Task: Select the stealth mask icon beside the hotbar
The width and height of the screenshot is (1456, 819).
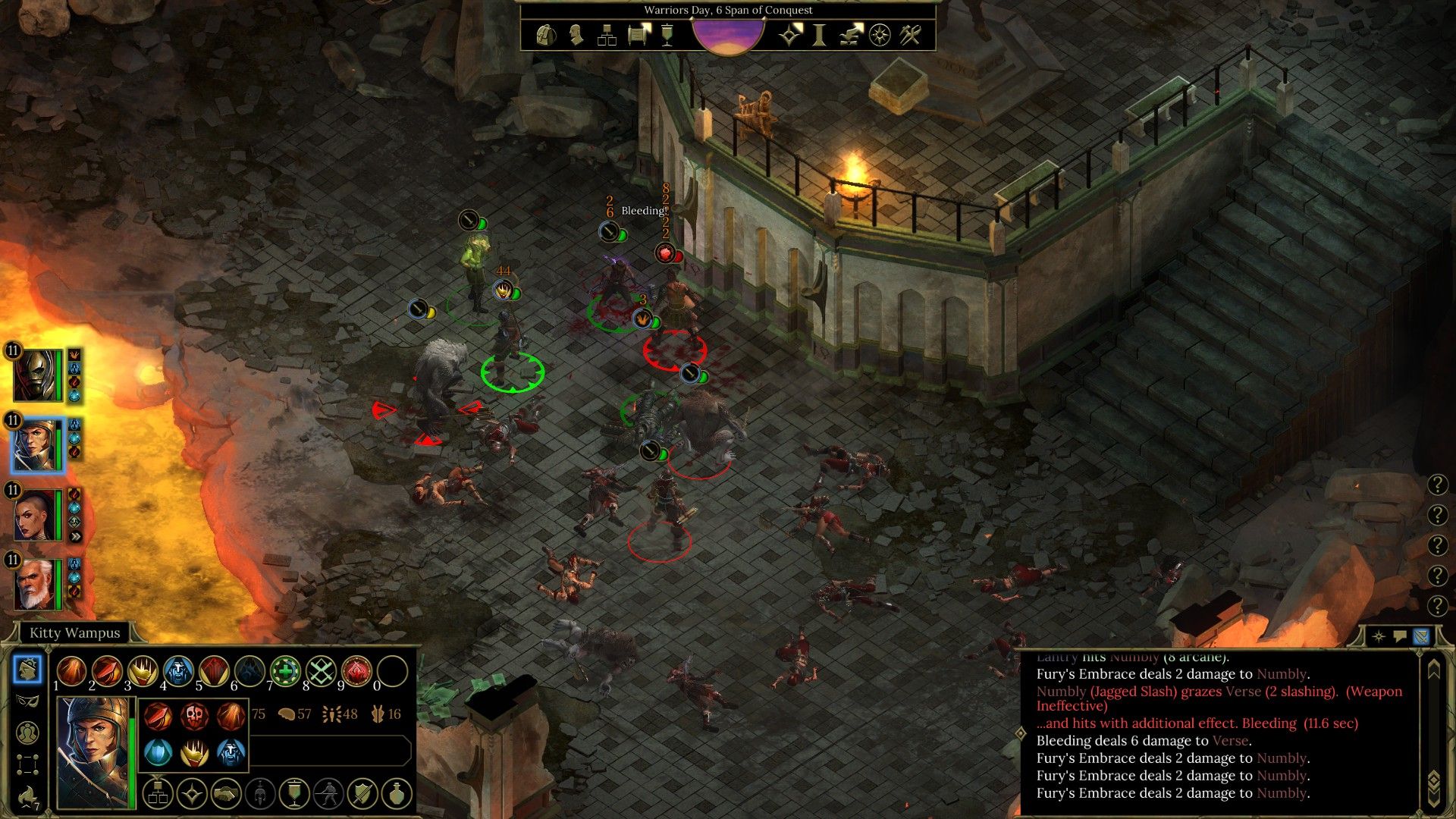Action: point(27,700)
